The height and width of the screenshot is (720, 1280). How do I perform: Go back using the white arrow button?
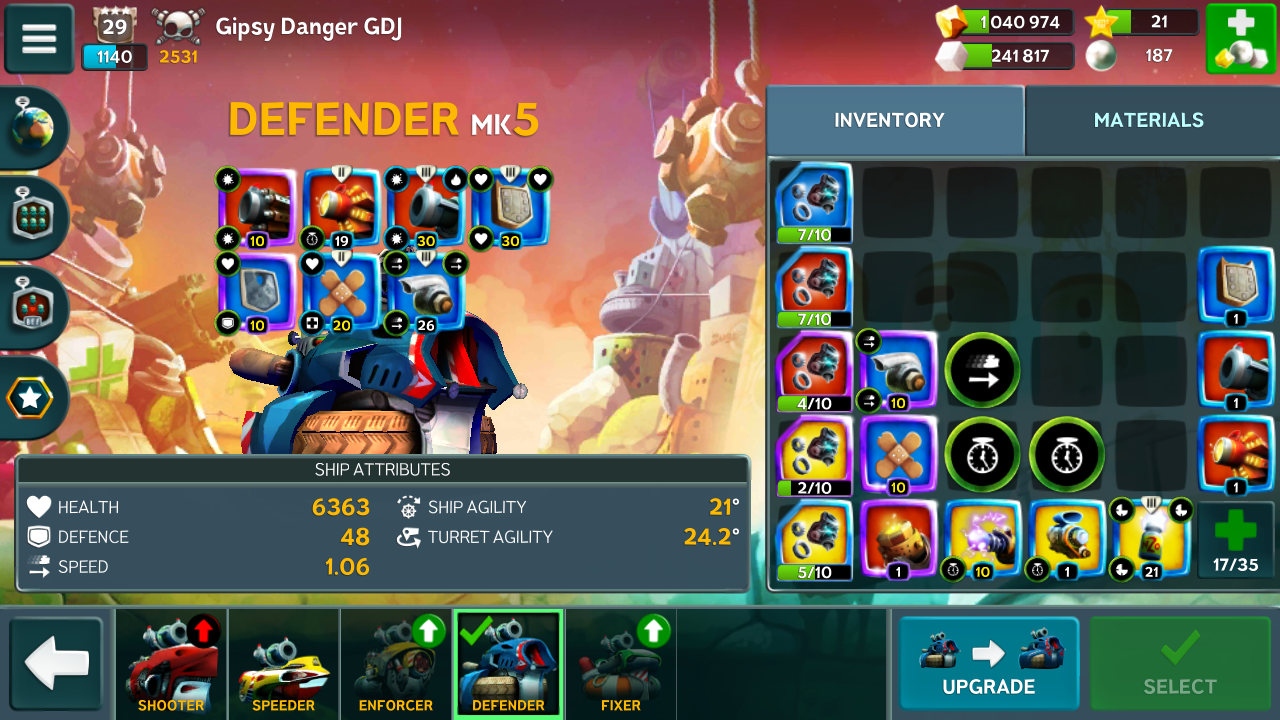click(57, 663)
